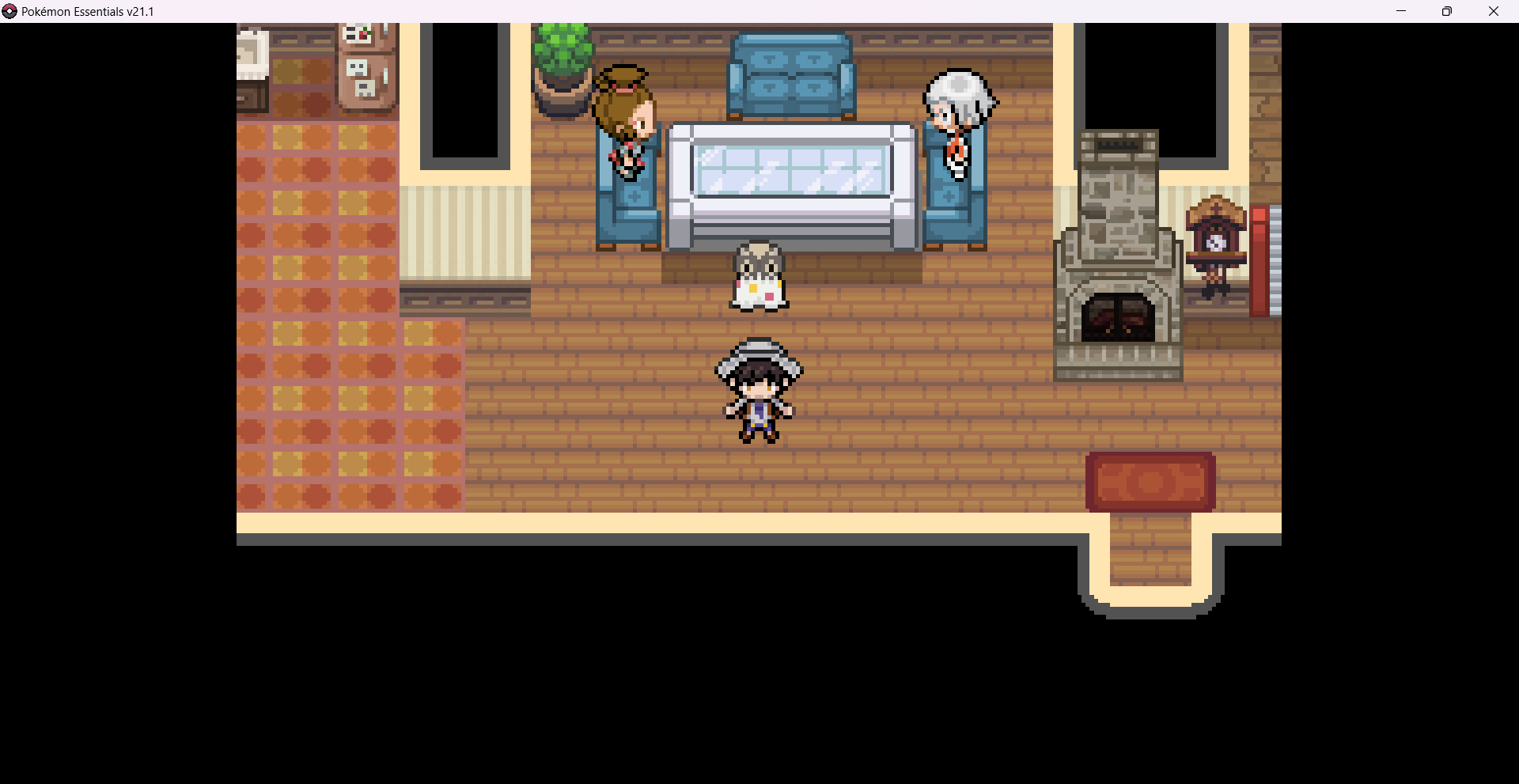
Task: Click the dark window on the left wall
Action: (467, 91)
